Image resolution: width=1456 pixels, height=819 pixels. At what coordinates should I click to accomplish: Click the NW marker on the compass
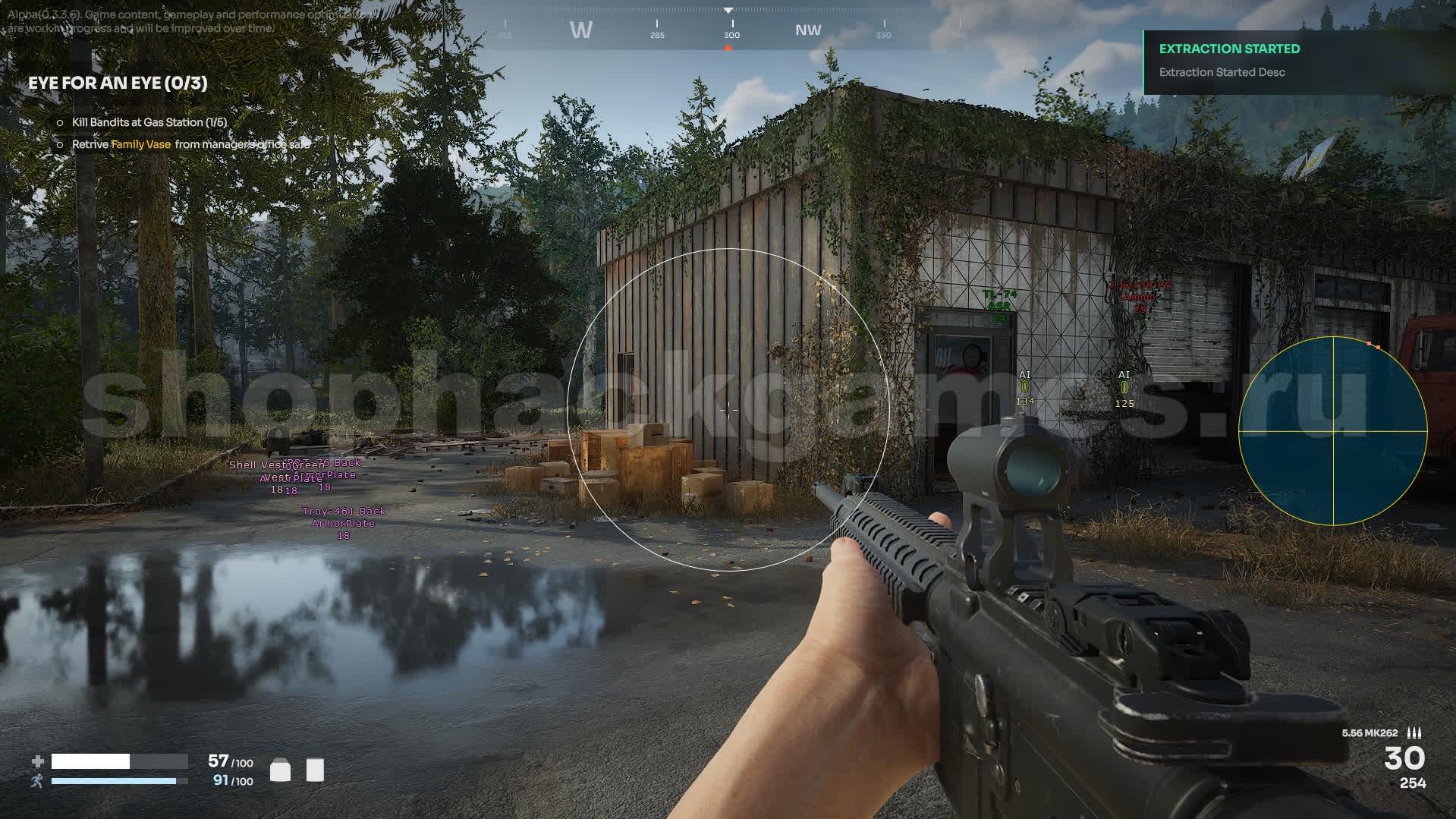808,30
